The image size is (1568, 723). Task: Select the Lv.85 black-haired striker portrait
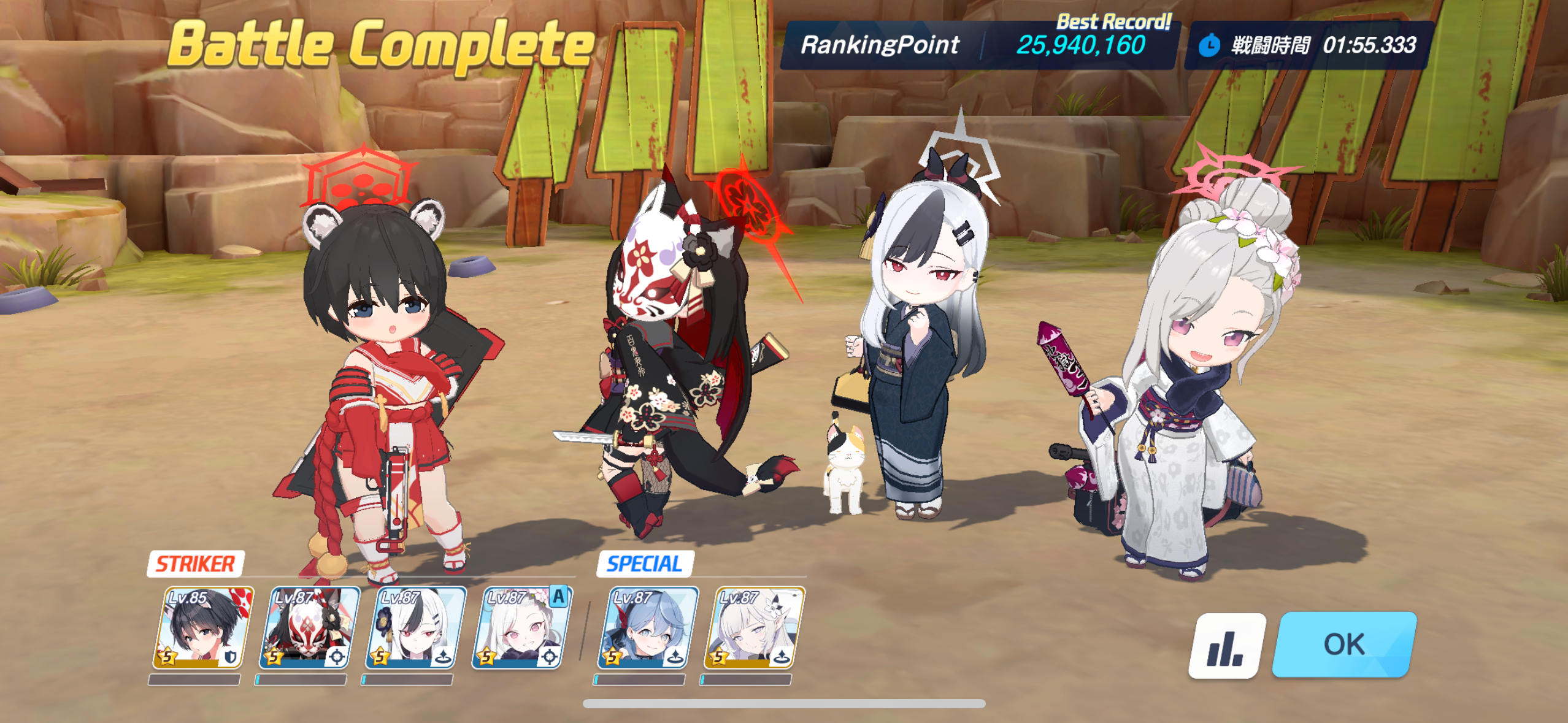coord(202,628)
